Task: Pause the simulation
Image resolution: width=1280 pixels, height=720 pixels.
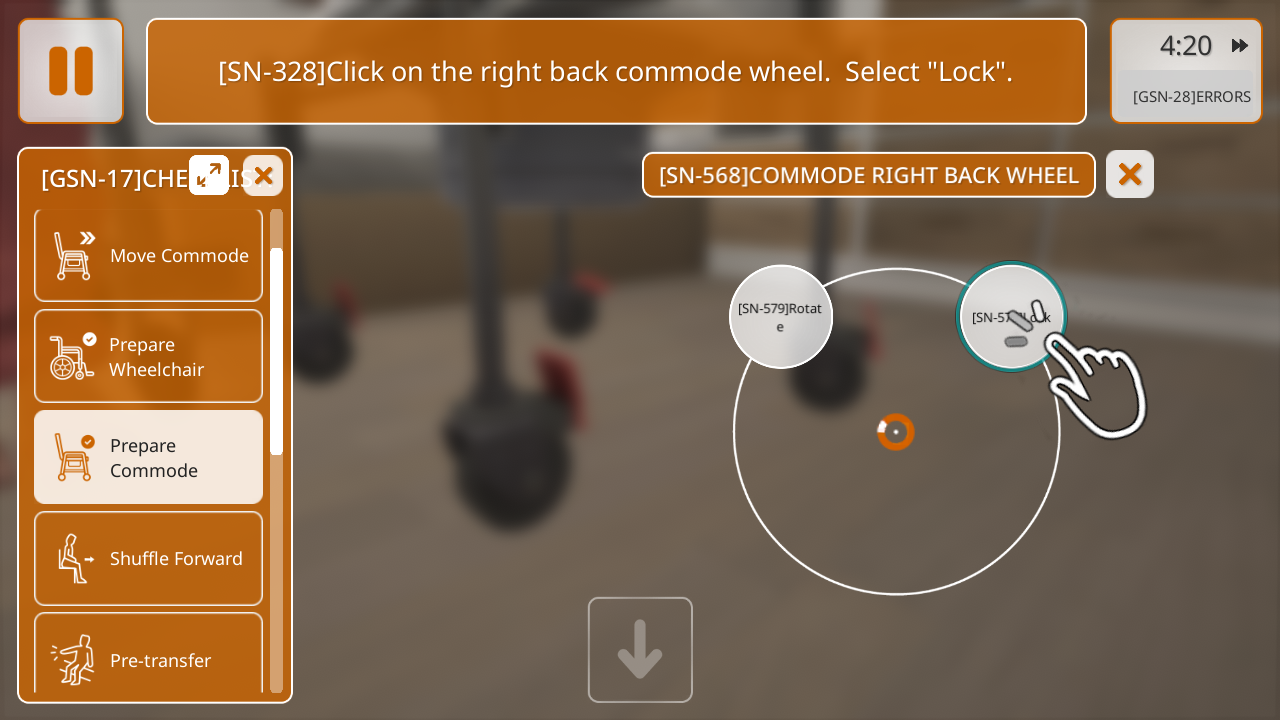Action: point(71,71)
